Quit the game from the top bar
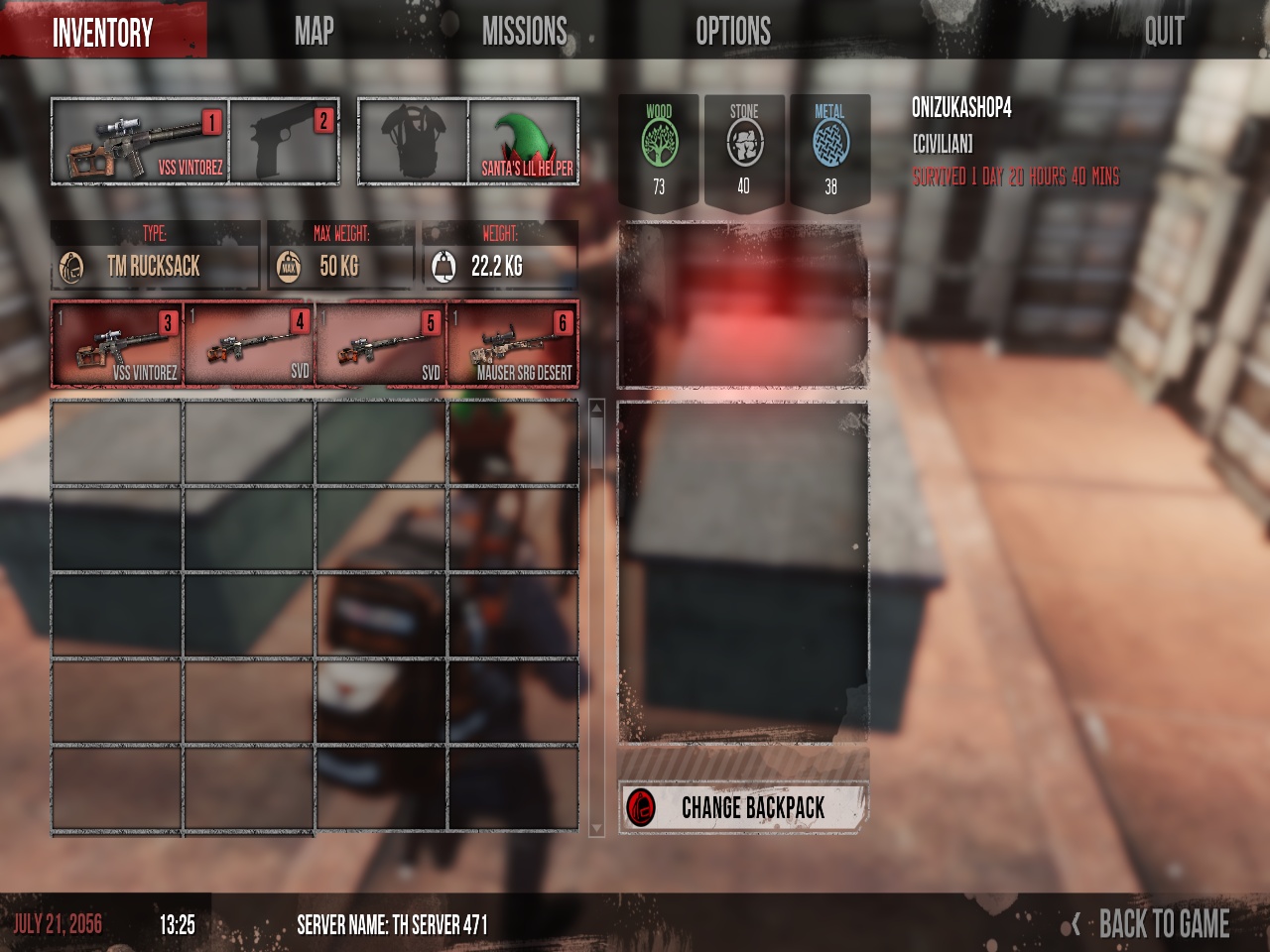 pyautogui.click(x=1164, y=32)
